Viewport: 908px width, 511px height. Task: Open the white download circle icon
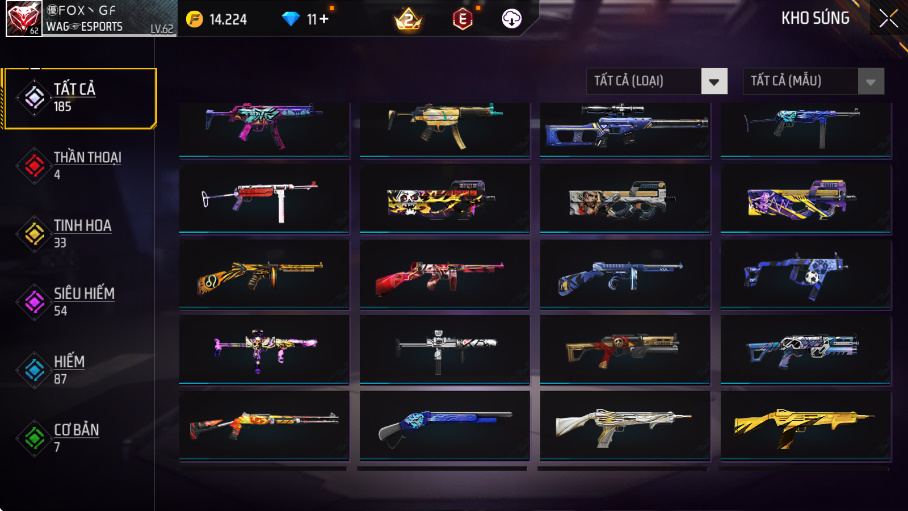click(511, 18)
